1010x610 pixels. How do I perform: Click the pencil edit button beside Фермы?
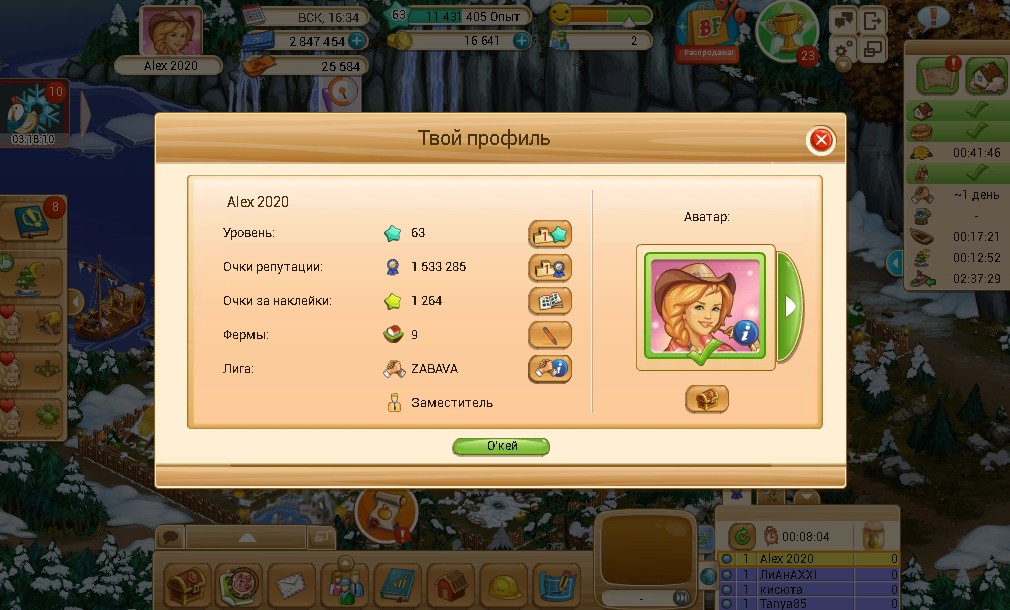(x=550, y=335)
